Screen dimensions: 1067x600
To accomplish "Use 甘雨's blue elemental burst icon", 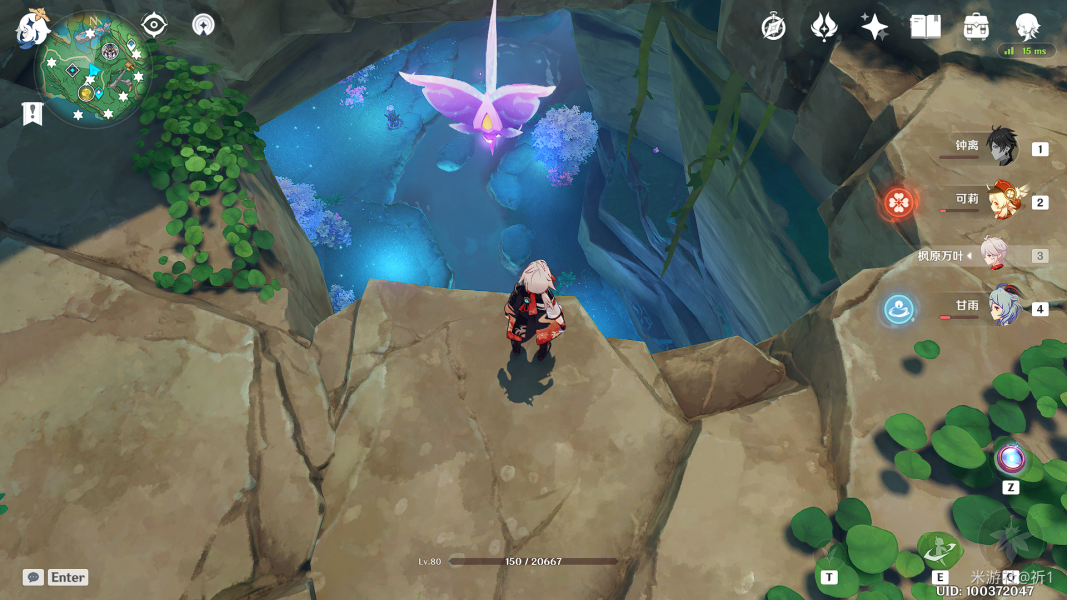I will point(898,309).
